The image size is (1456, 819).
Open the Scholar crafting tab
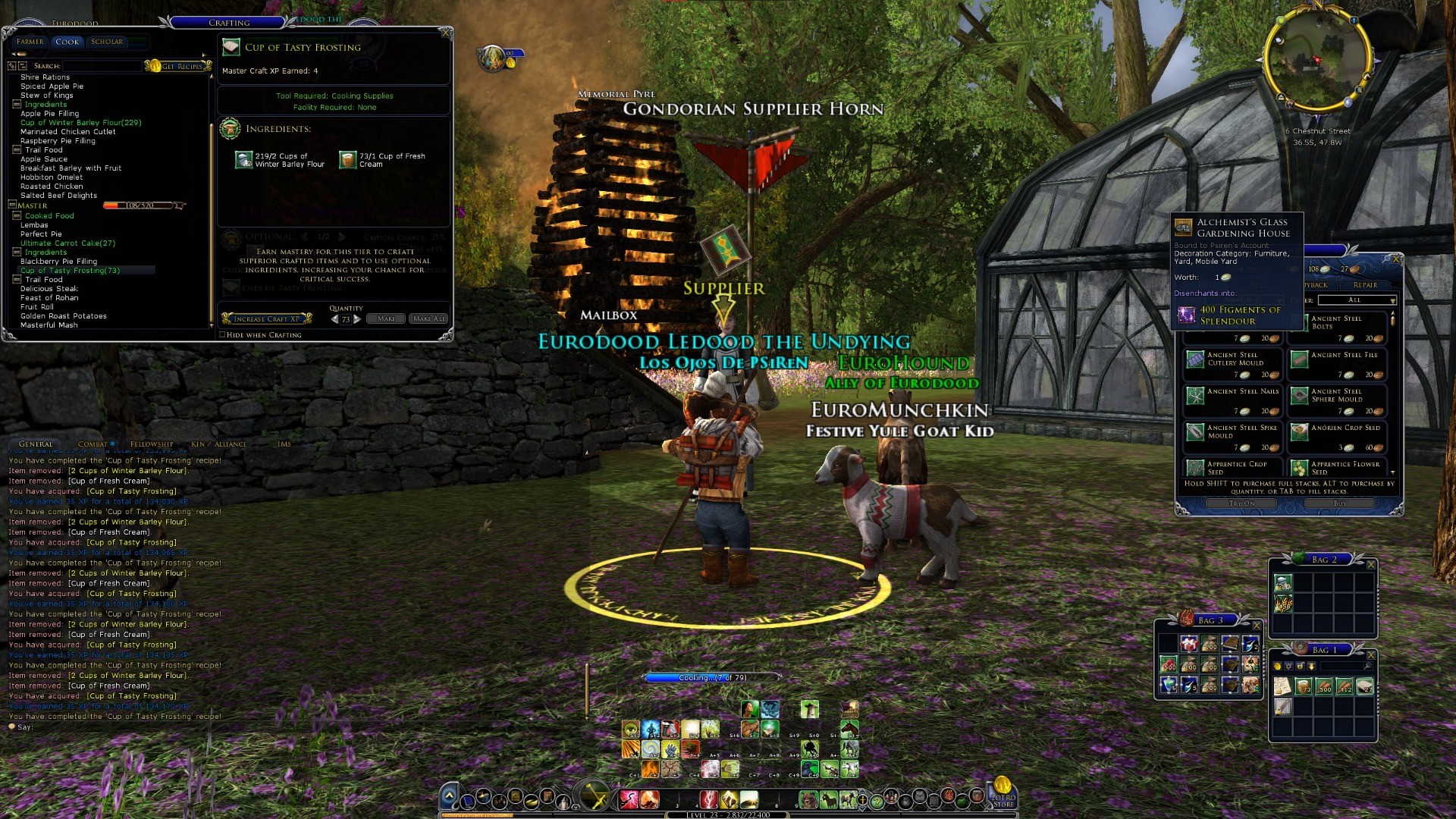[x=107, y=42]
